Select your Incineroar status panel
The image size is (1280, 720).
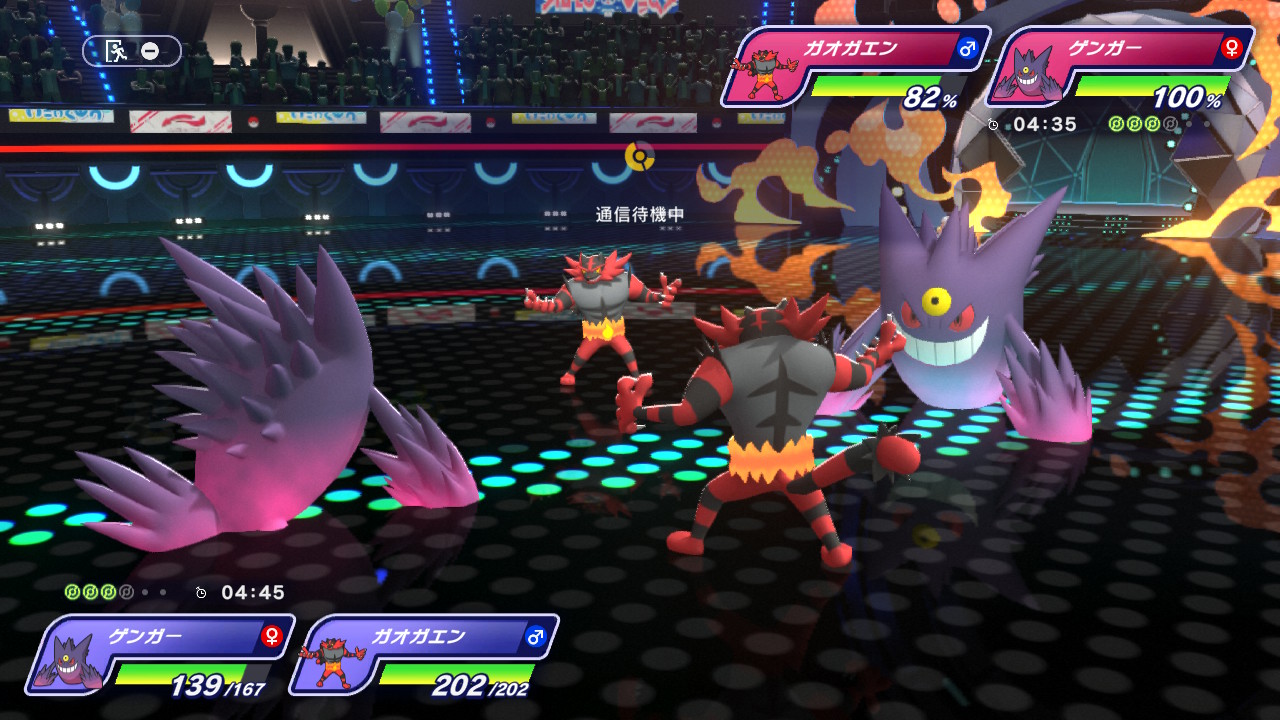point(425,655)
